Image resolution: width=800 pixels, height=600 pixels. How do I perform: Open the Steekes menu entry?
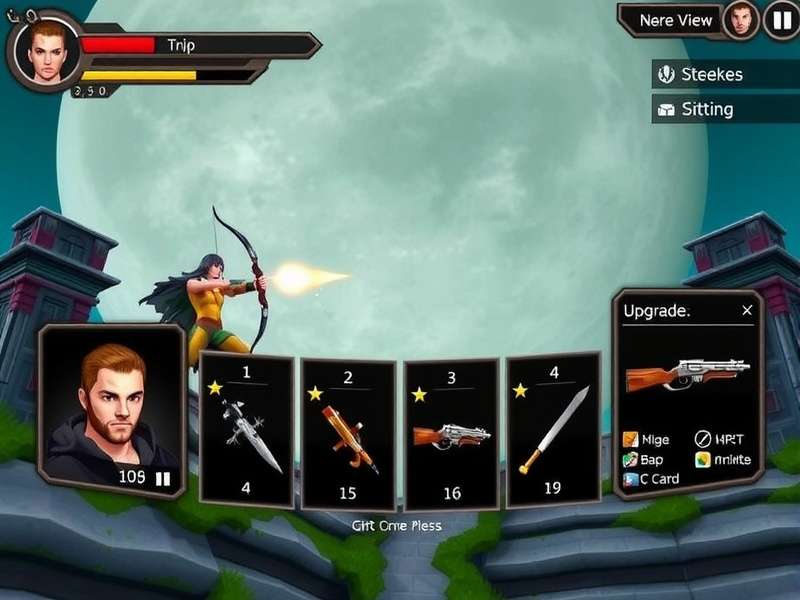(712, 74)
